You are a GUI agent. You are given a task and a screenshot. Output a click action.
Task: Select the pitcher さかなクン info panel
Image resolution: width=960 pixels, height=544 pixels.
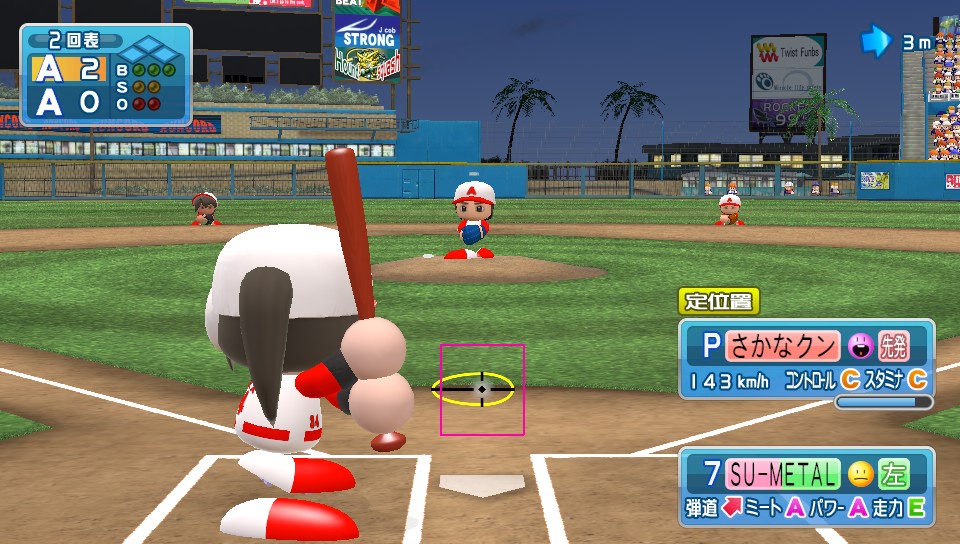(x=806, y=361)
